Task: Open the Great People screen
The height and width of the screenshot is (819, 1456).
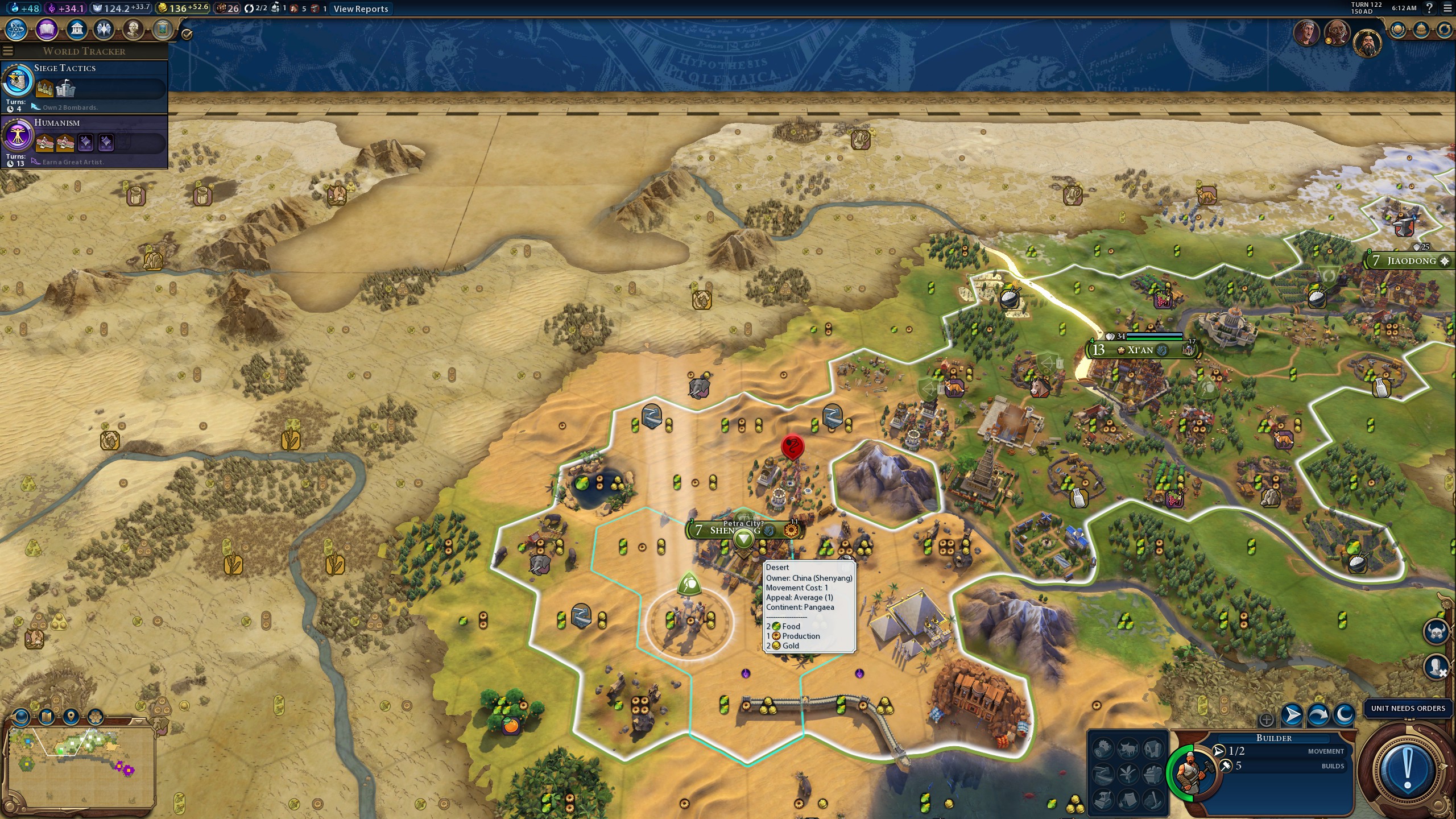Action: [x=132, y=30]
